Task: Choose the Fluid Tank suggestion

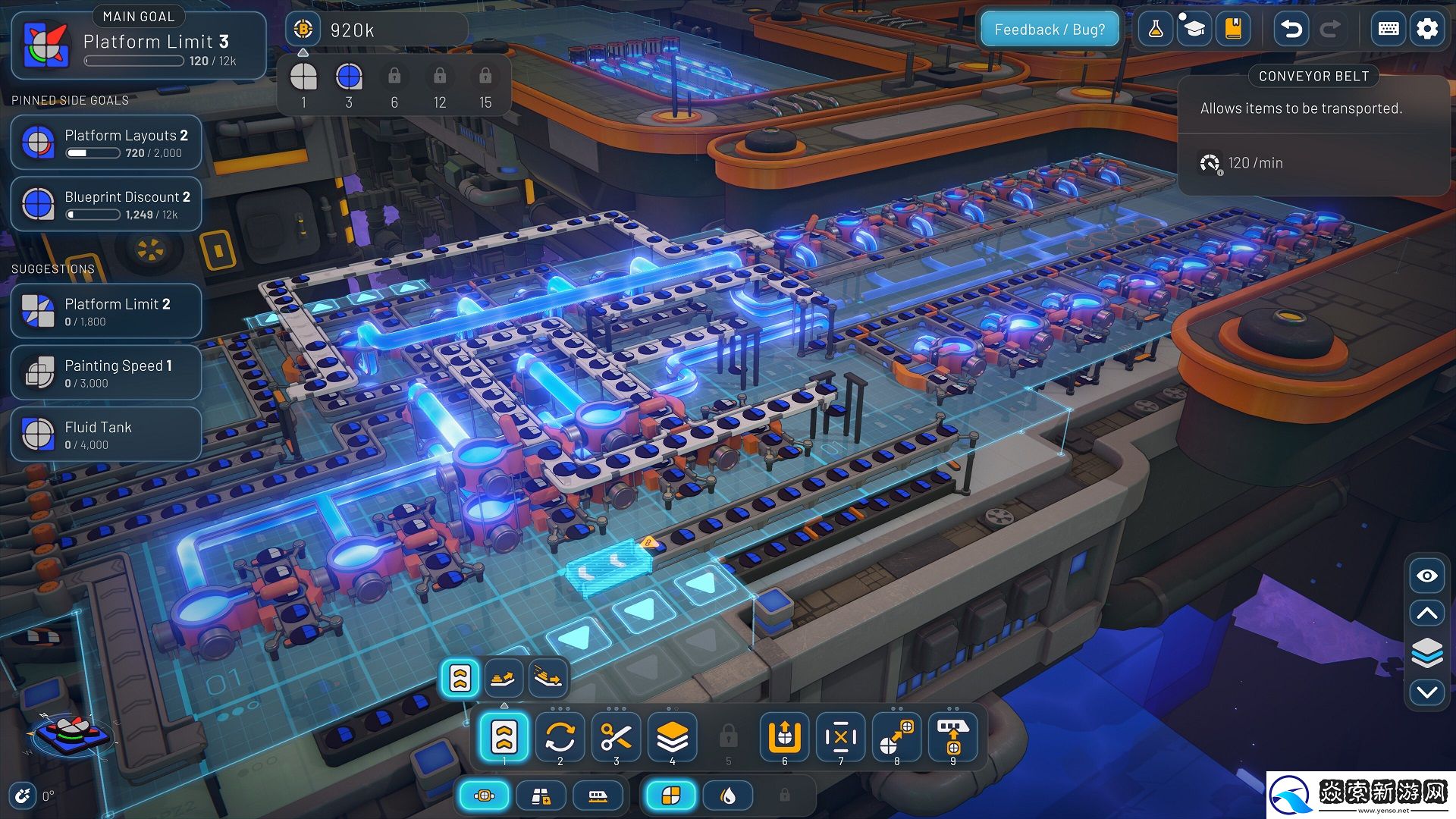Action: point(106,435)
